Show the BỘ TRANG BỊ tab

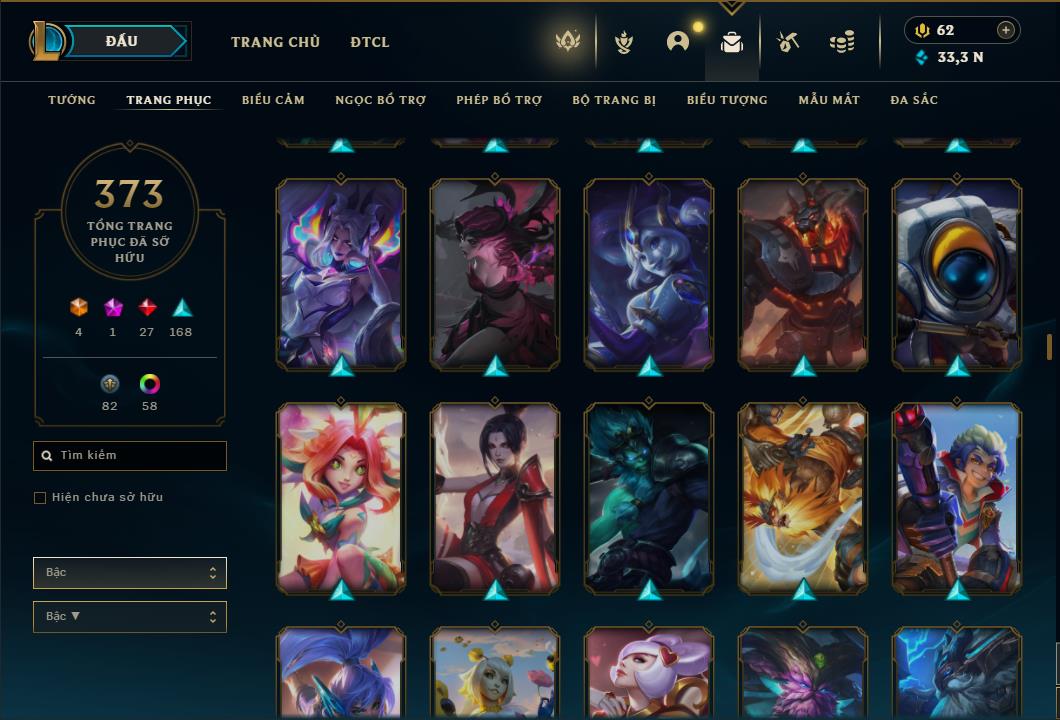pos(614,100)
